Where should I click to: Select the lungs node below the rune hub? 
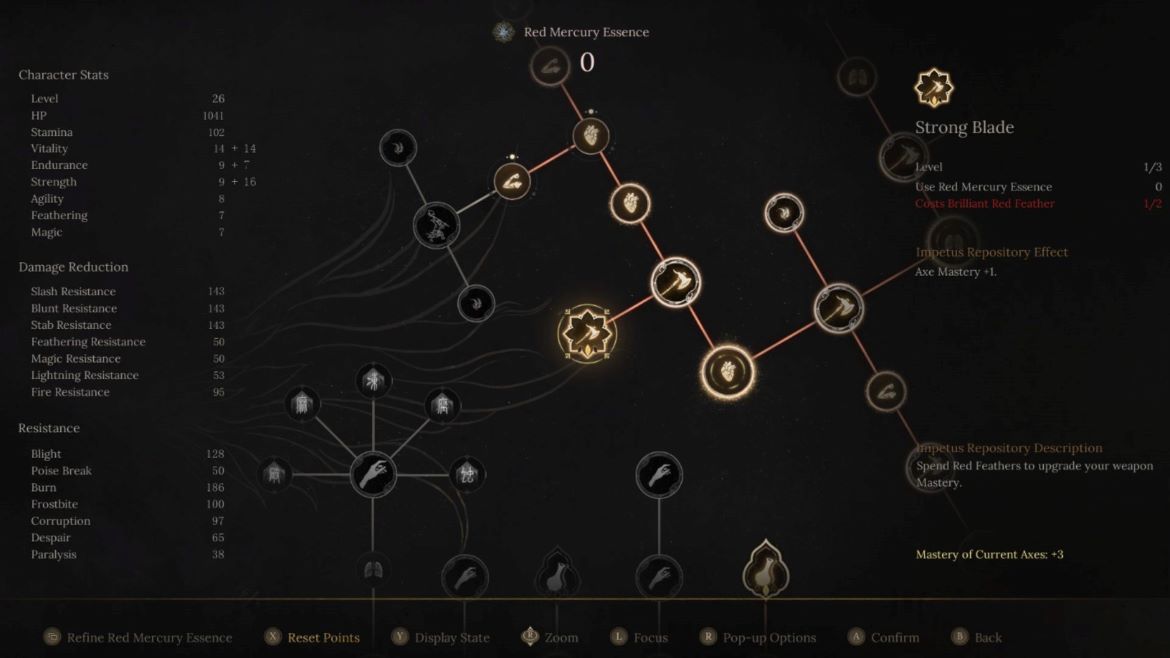coord(373,571)
